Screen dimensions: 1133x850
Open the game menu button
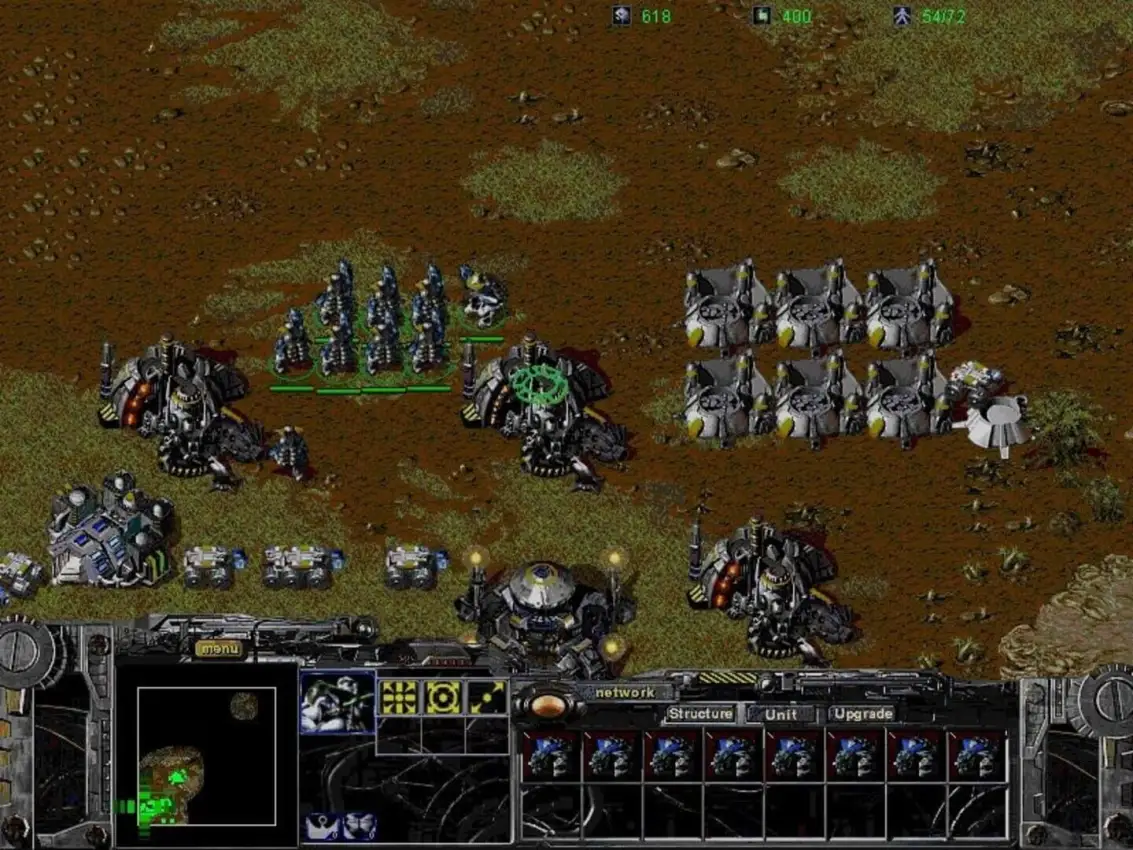218,648
